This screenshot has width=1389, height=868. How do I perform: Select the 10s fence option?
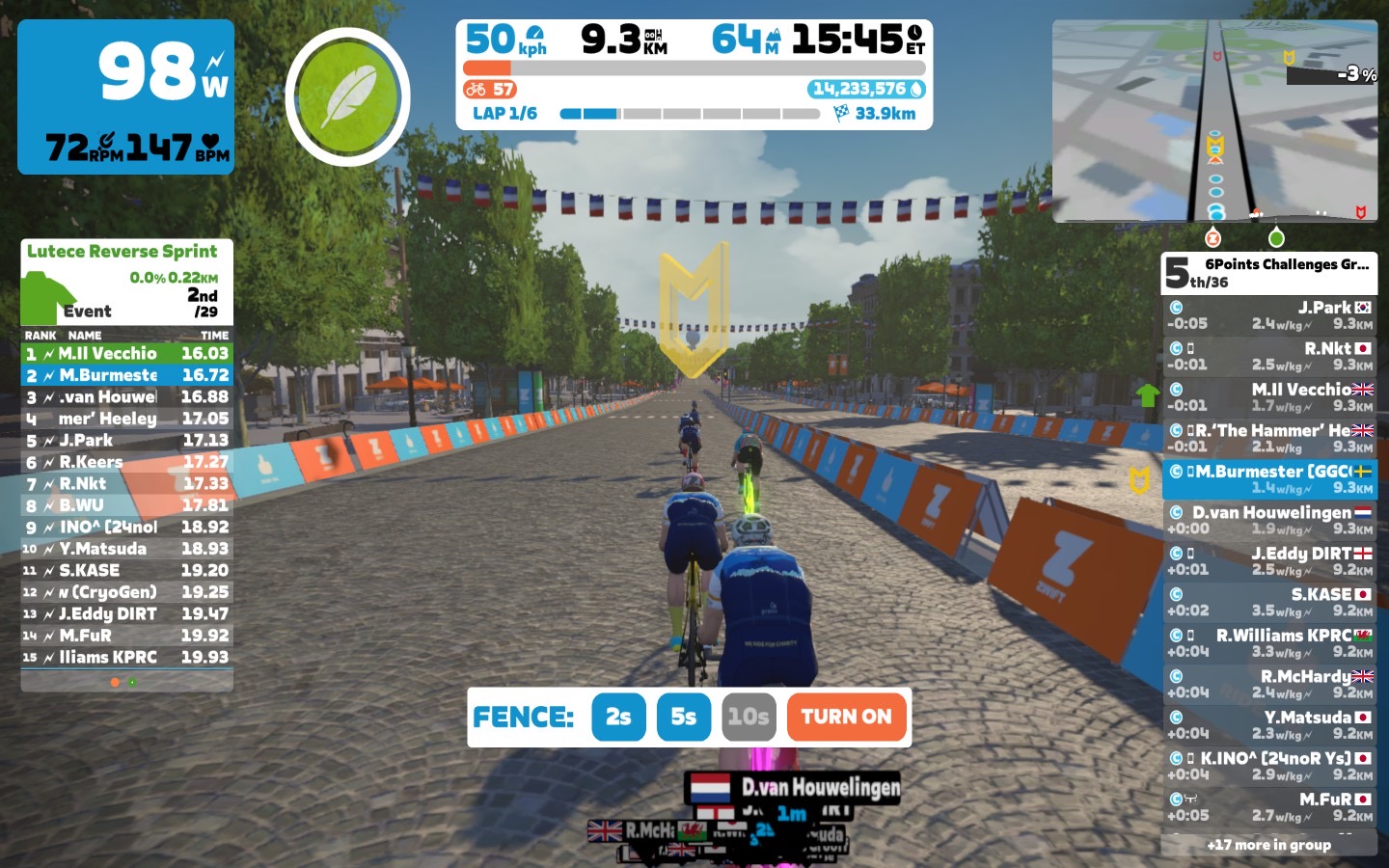point(749,717)
